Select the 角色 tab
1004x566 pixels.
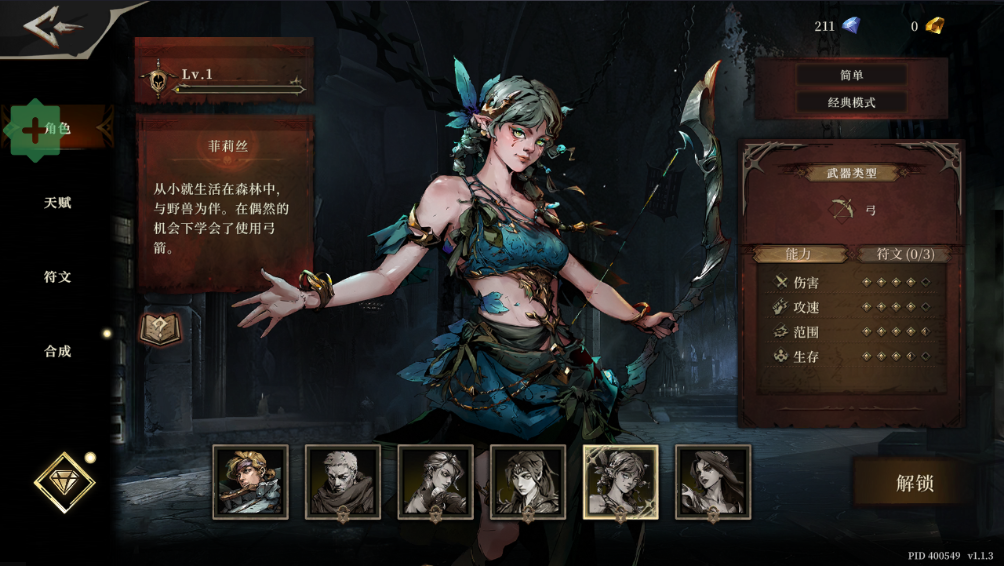[x=57, y=129]
